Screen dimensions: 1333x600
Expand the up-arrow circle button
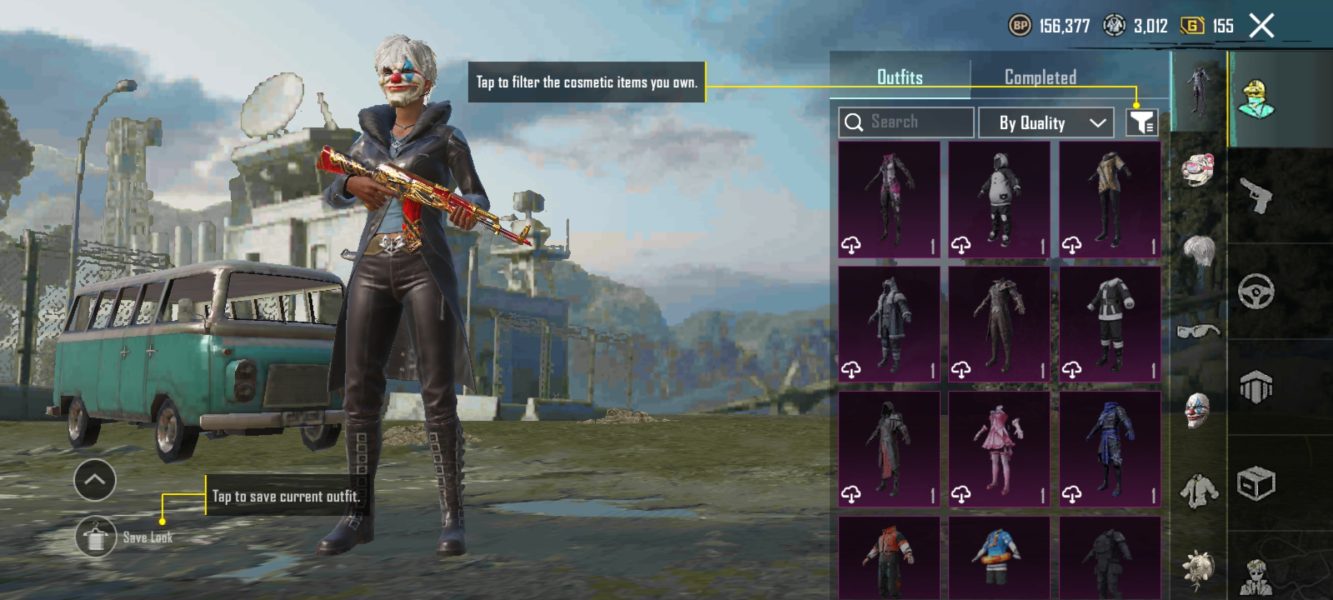pyautogui.click(x=95, y=481)
